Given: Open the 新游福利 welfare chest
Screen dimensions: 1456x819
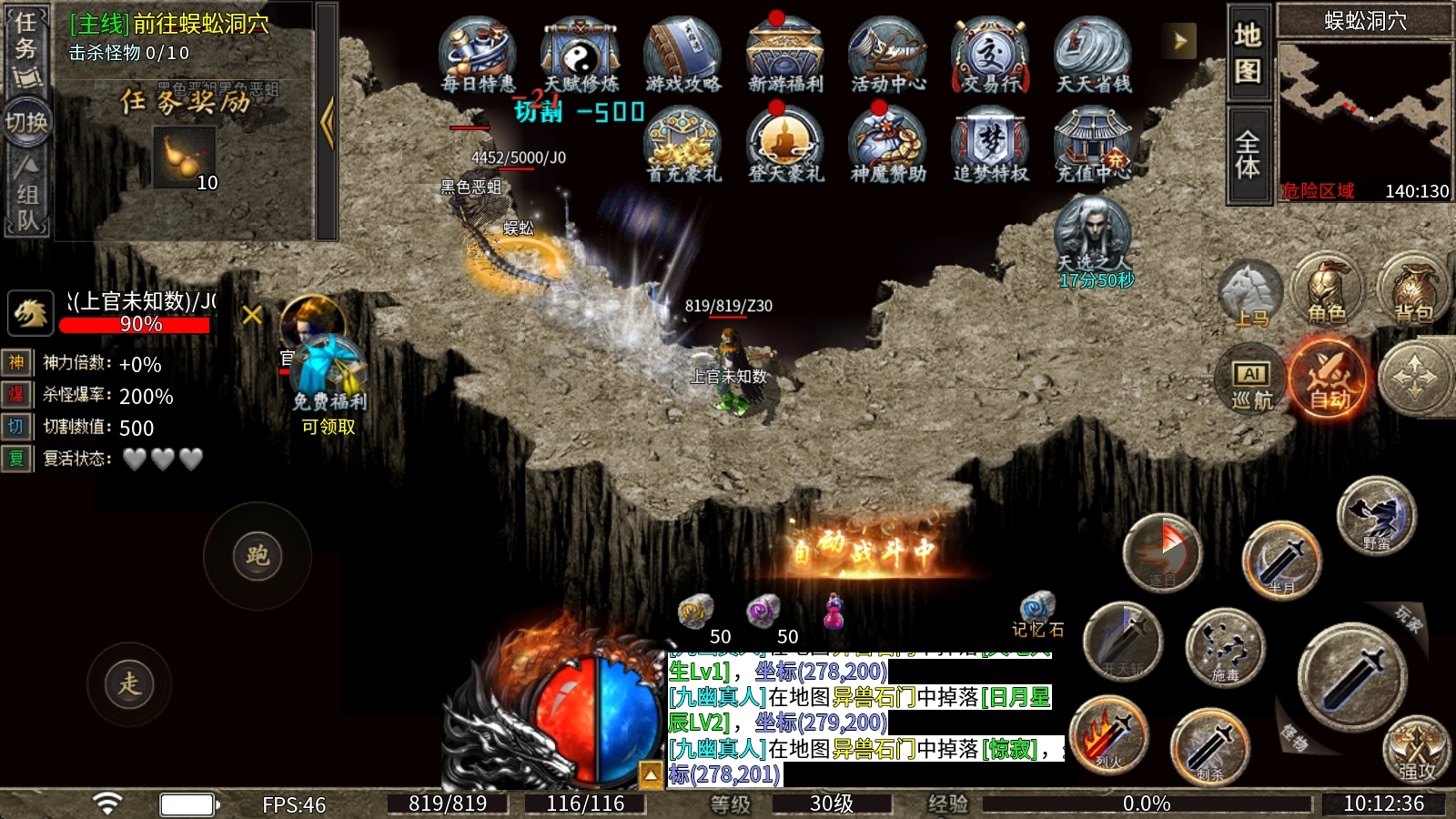Looking at the screenshot, I should tap(784, 55).
